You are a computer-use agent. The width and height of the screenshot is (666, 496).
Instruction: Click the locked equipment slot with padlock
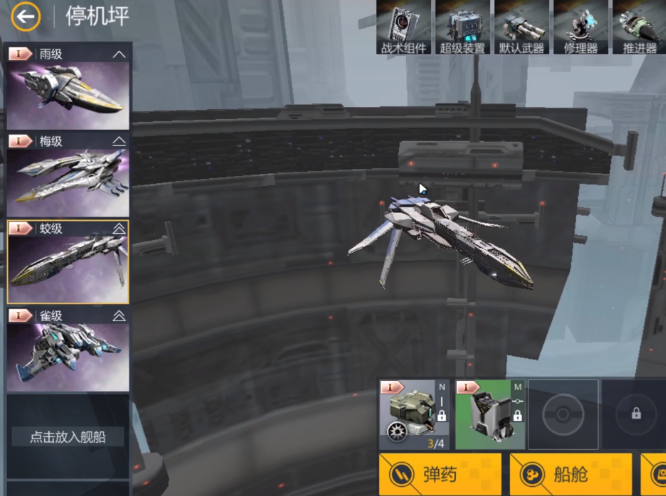pyautogui.click(x=635, y=413)
